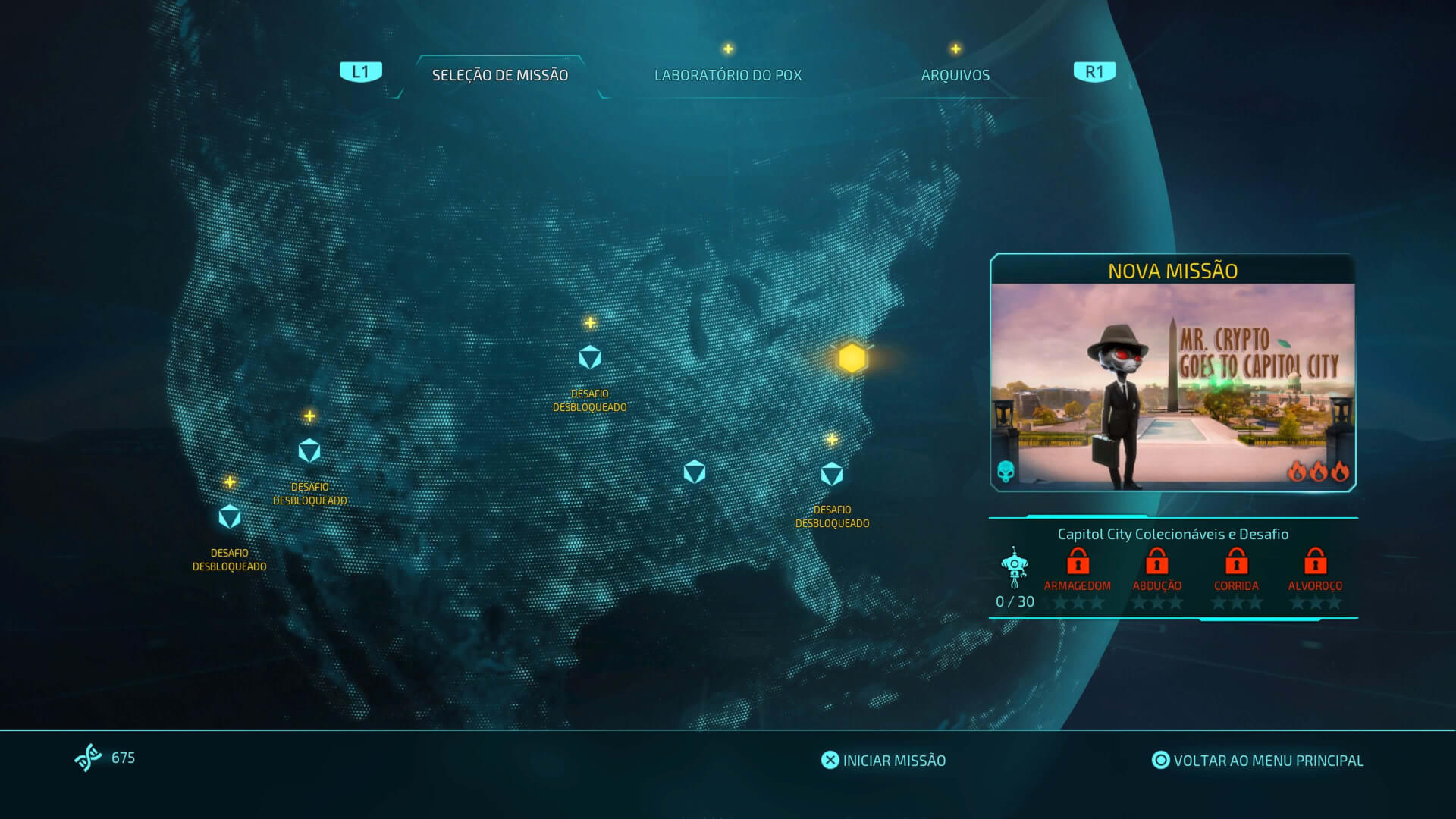
Task: Switch to the Laboratório do Pox tab
Action: click(x=727, y=75)
